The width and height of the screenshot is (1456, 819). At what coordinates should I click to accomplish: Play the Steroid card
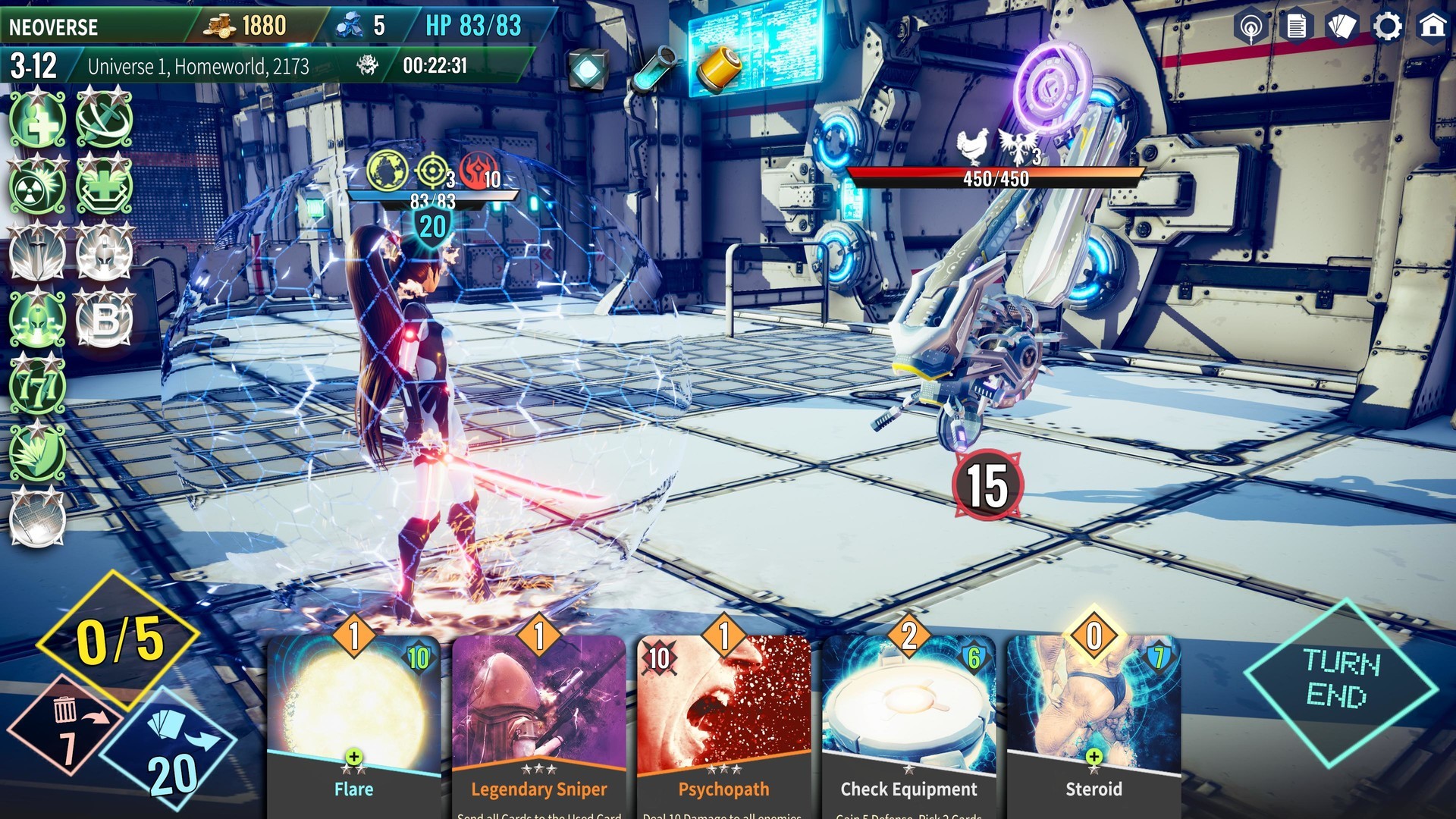tap(1094, 720)
